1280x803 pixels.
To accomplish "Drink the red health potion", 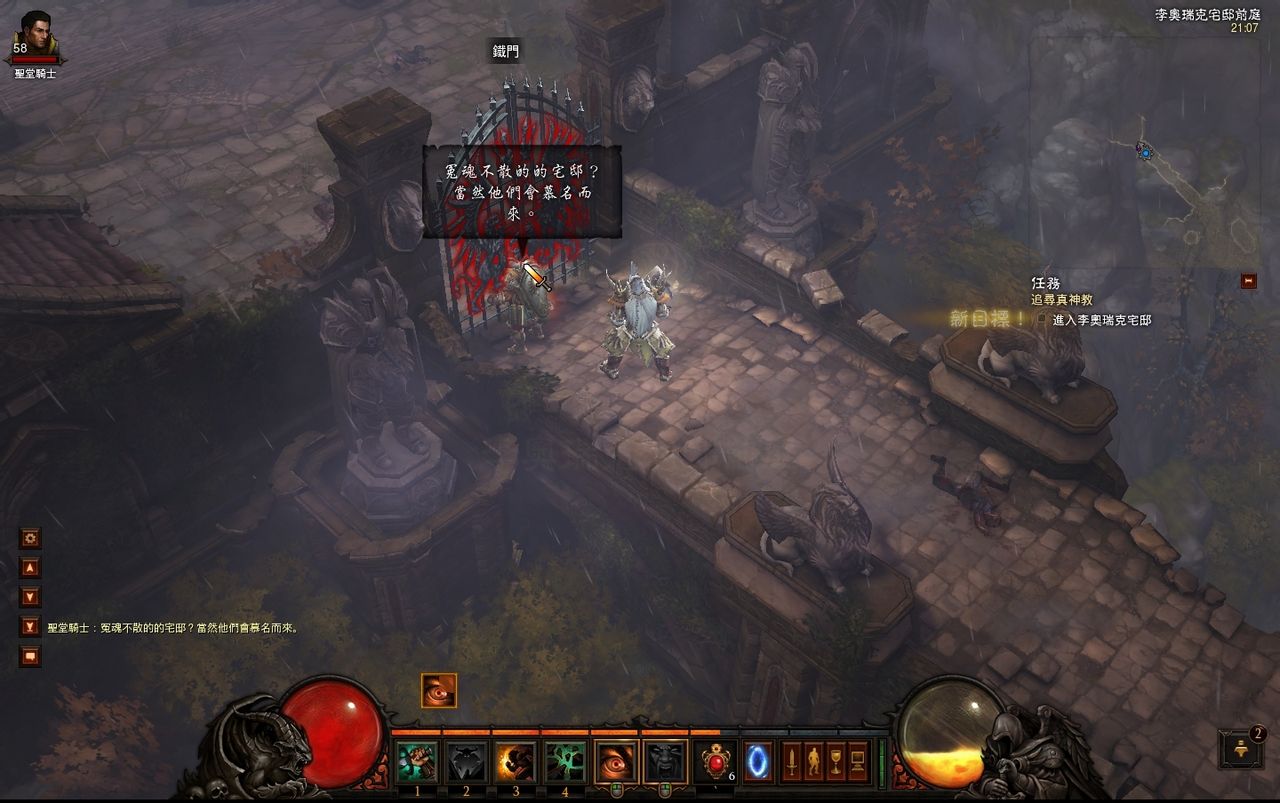I will click(x=716, y=762).
